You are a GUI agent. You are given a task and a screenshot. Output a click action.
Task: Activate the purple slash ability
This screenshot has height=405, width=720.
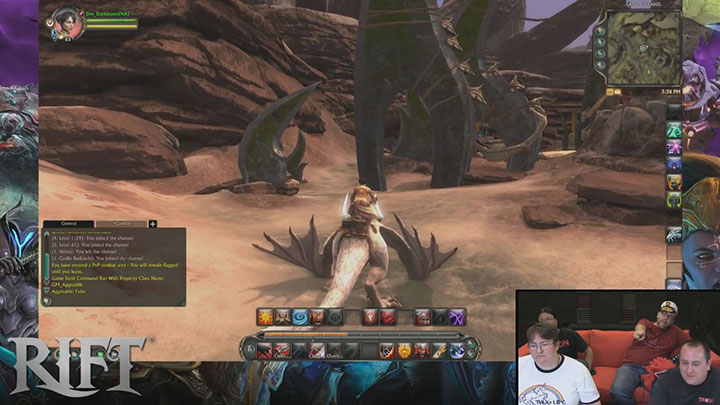click(x=458, y=317)
